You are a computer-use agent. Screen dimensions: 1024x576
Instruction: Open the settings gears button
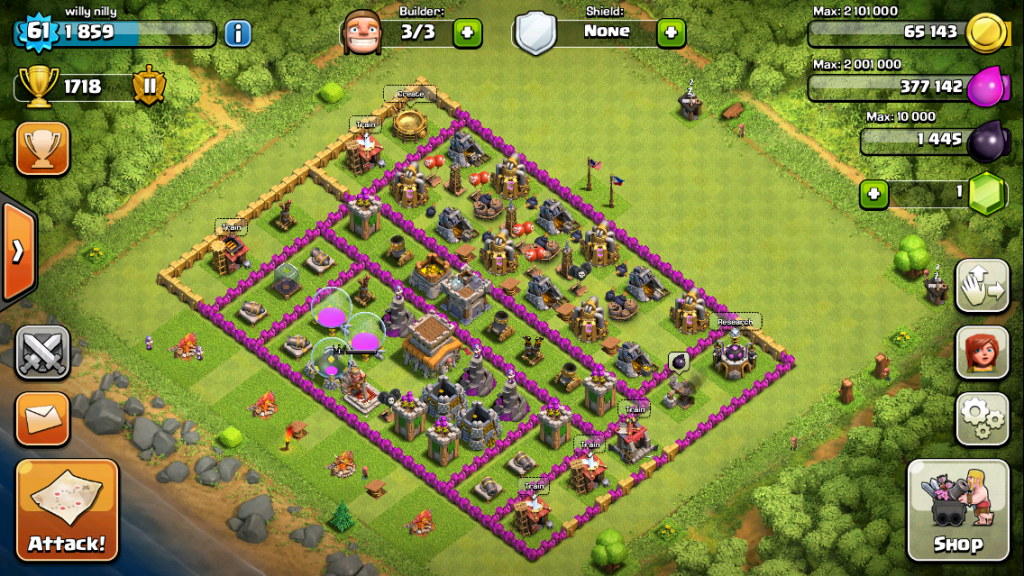pyautogui.click(x=982, y=418)
